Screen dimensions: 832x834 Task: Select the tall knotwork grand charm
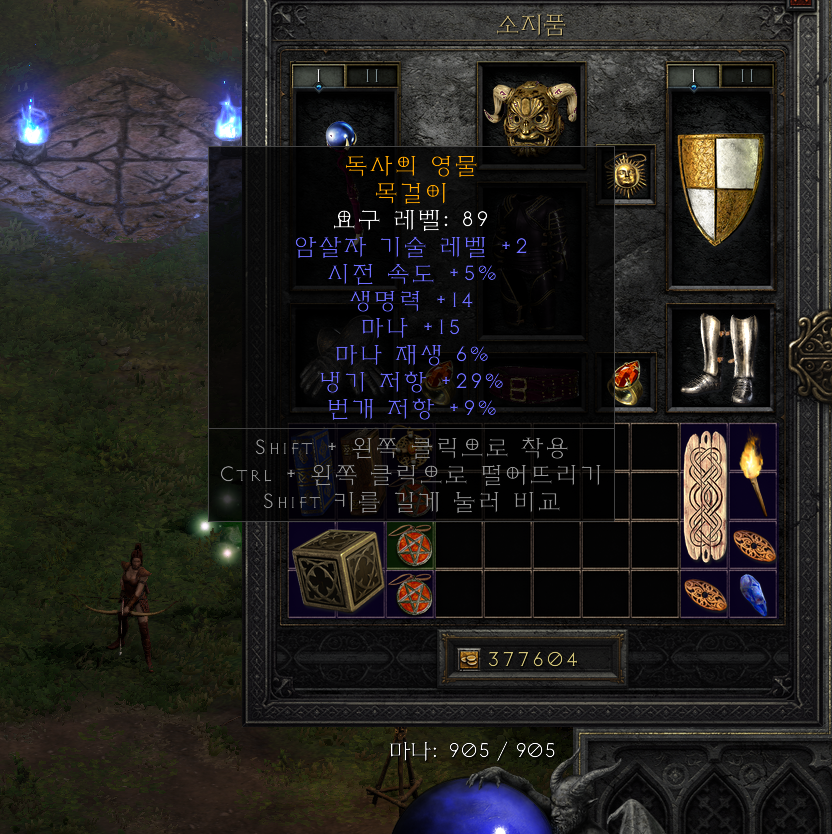704,495
